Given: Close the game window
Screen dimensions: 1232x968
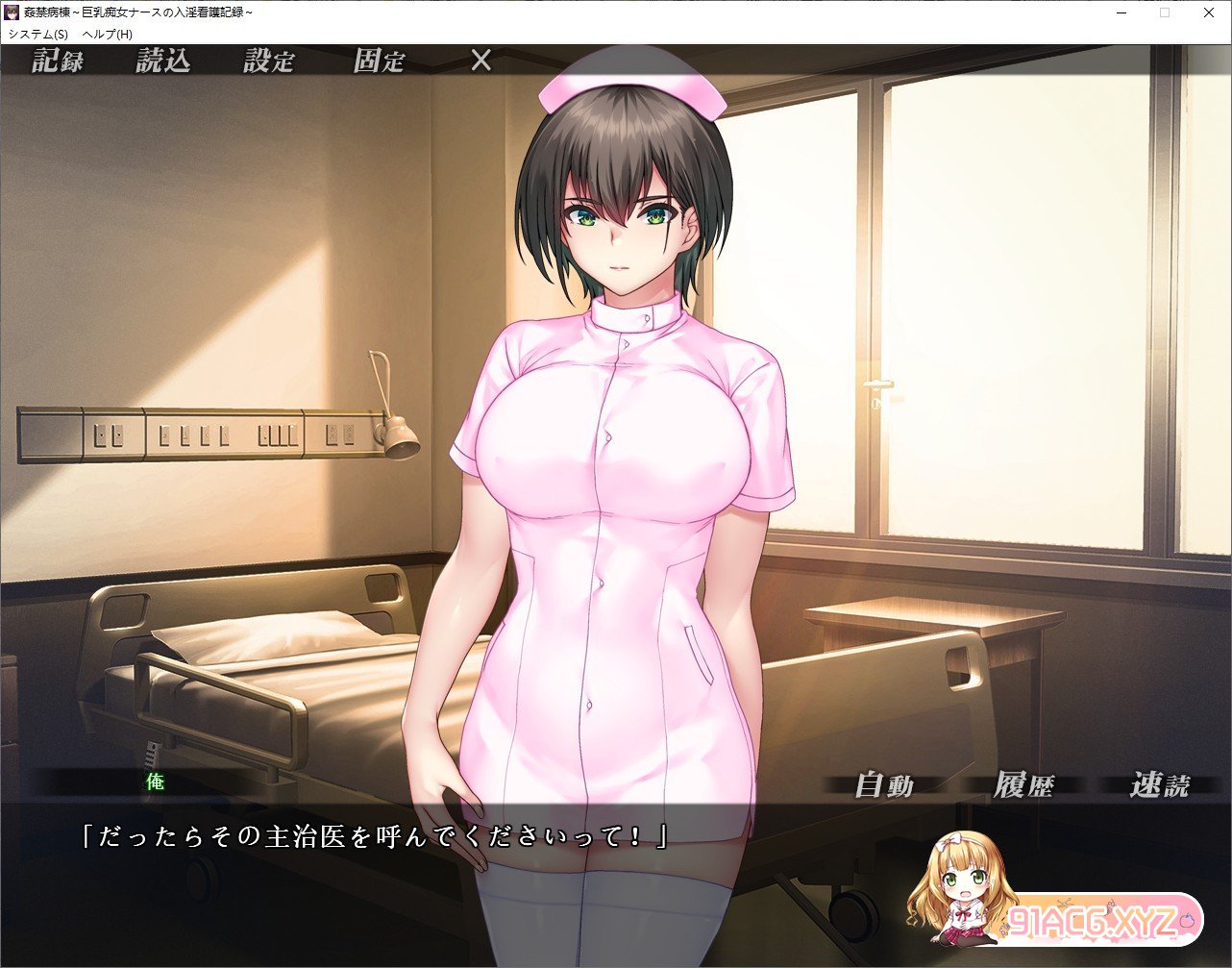Looking at the screenshot, I should (x=1209, y=12).
